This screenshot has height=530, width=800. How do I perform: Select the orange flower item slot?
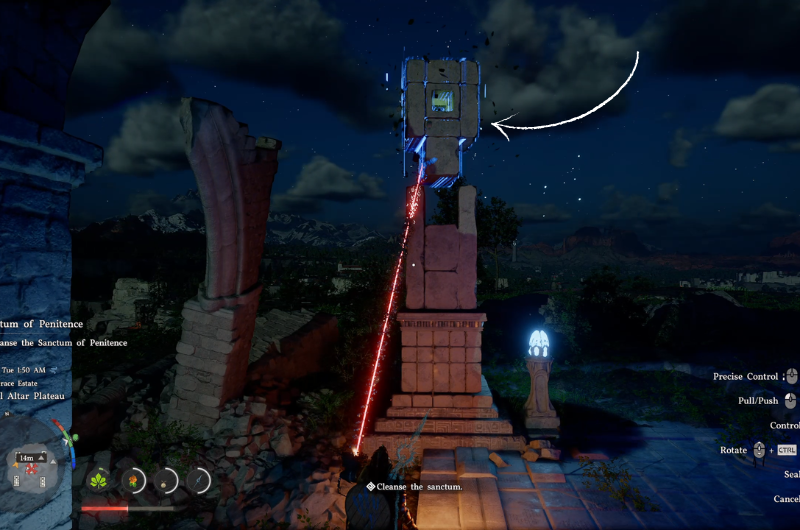click(x=133, y=481)
